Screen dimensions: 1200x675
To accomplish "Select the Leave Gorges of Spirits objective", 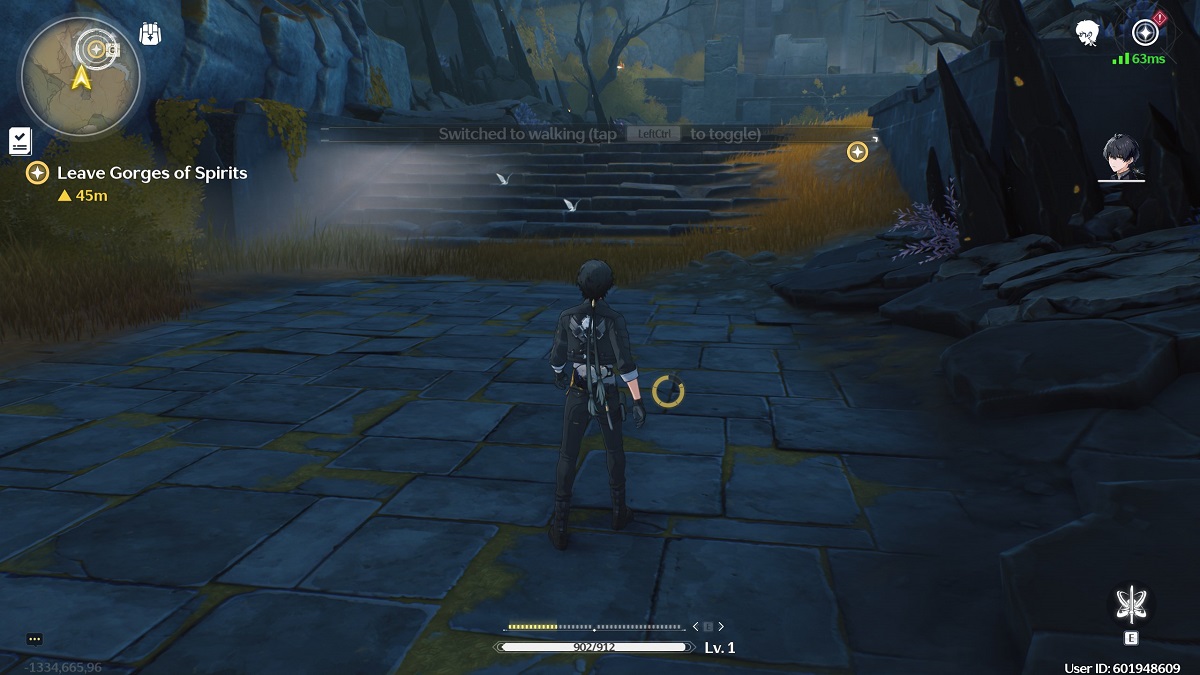I will point(151,173).
